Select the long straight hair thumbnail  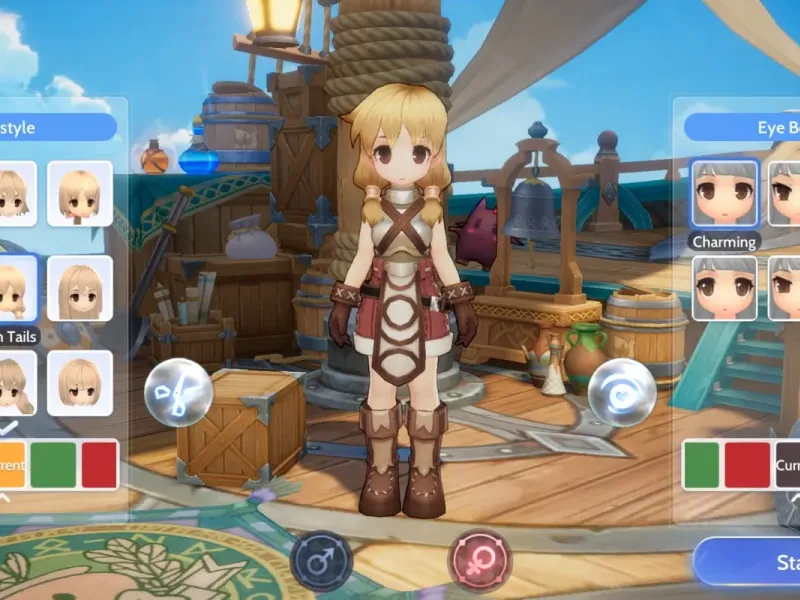[80, 289]
